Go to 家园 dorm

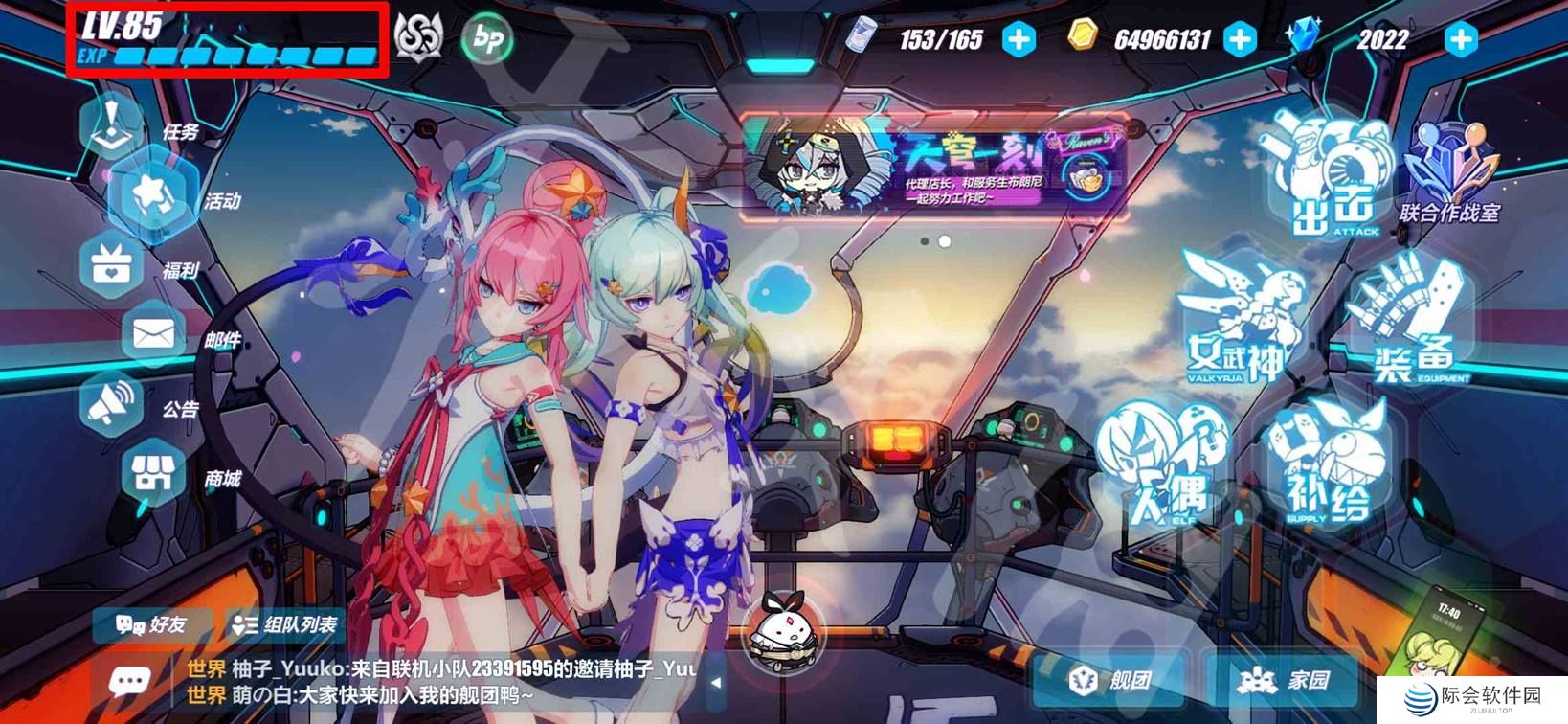tap(1285, 680)
